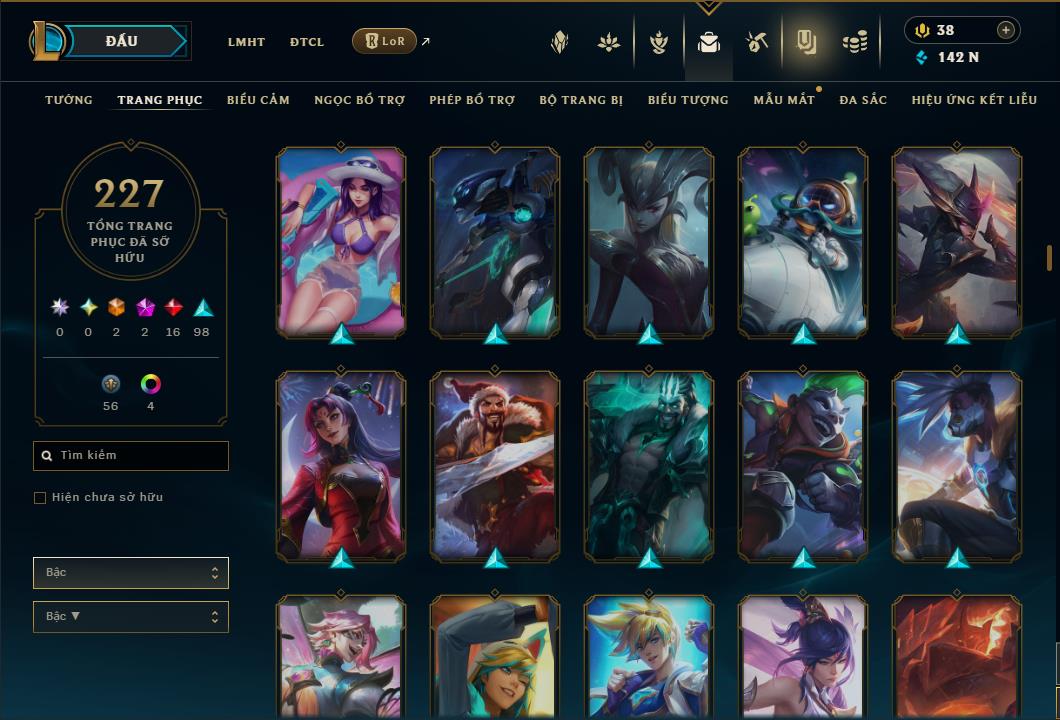This screenshot has height=720, width=1060.
Task: Open loot via the hammer icon
Action: coord(756,42)
